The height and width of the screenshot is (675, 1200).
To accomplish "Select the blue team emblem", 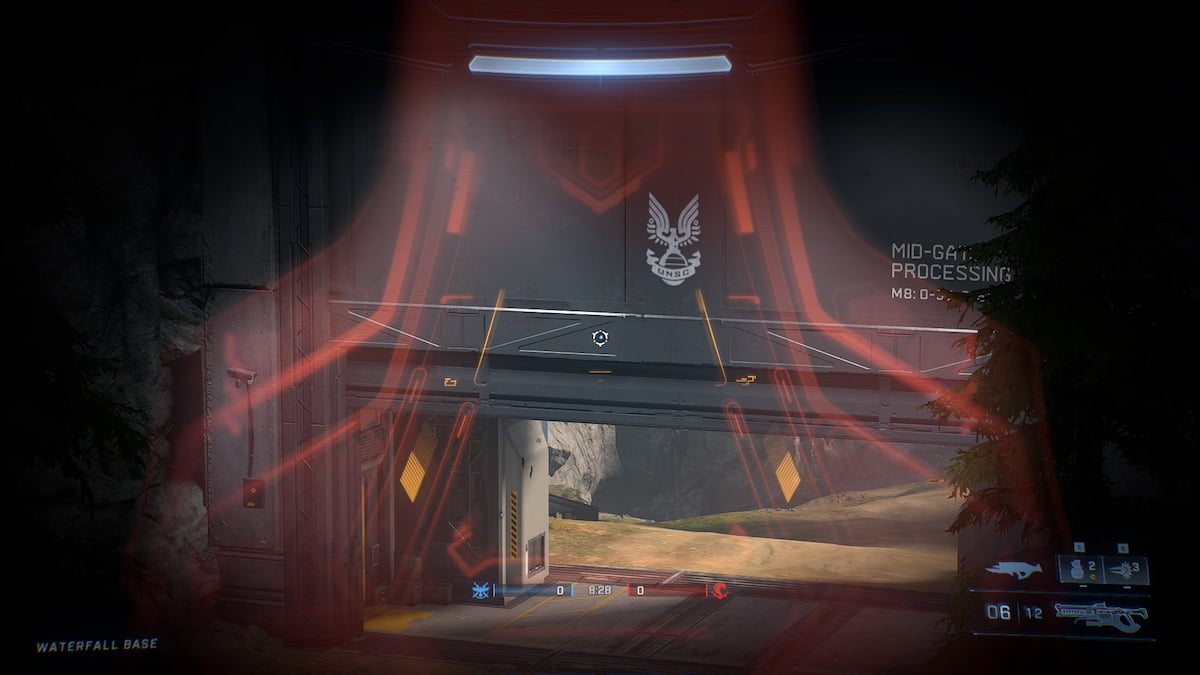I will click(481, 590).
